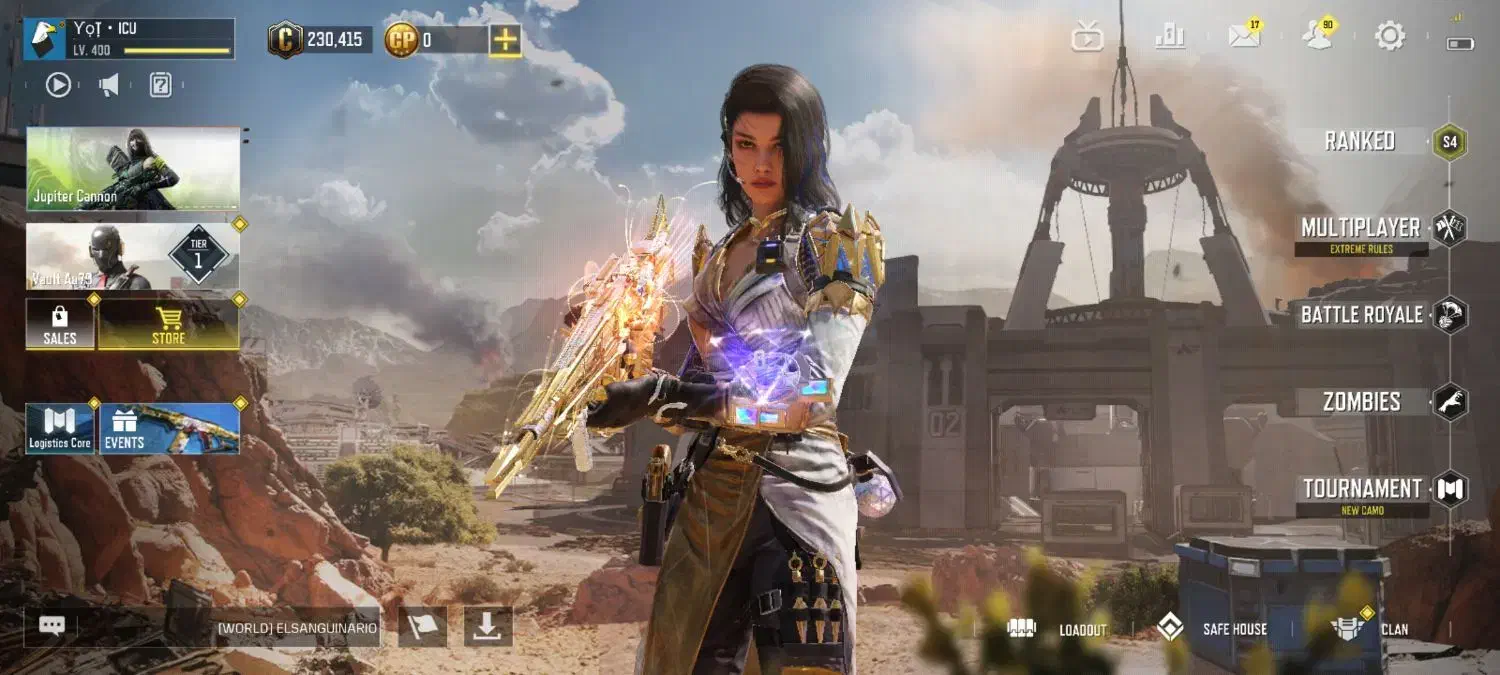1500x675 pixels.
Task: Open the Jupiter Cannon banner
Action: pyautogui.click(x=133, y=168)
